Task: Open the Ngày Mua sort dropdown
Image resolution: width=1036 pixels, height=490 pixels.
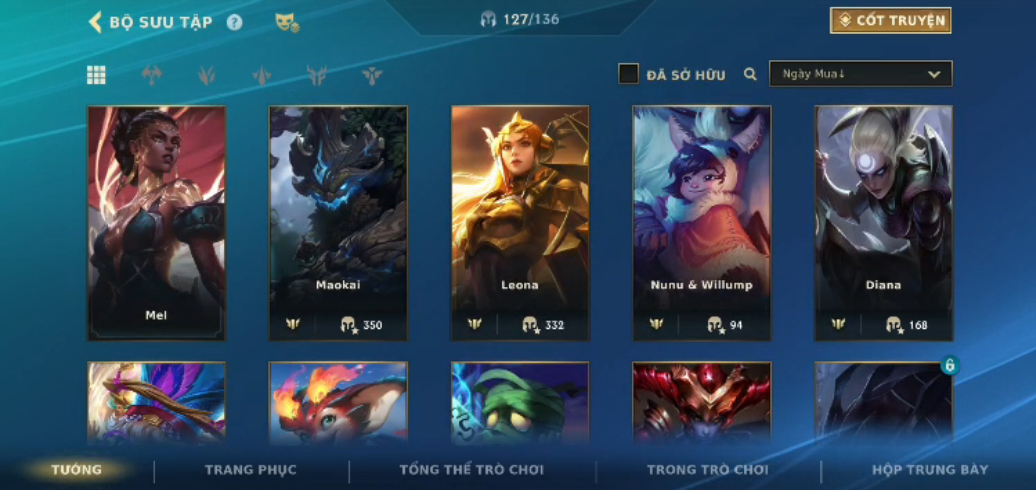Action: tap(860, 74)
